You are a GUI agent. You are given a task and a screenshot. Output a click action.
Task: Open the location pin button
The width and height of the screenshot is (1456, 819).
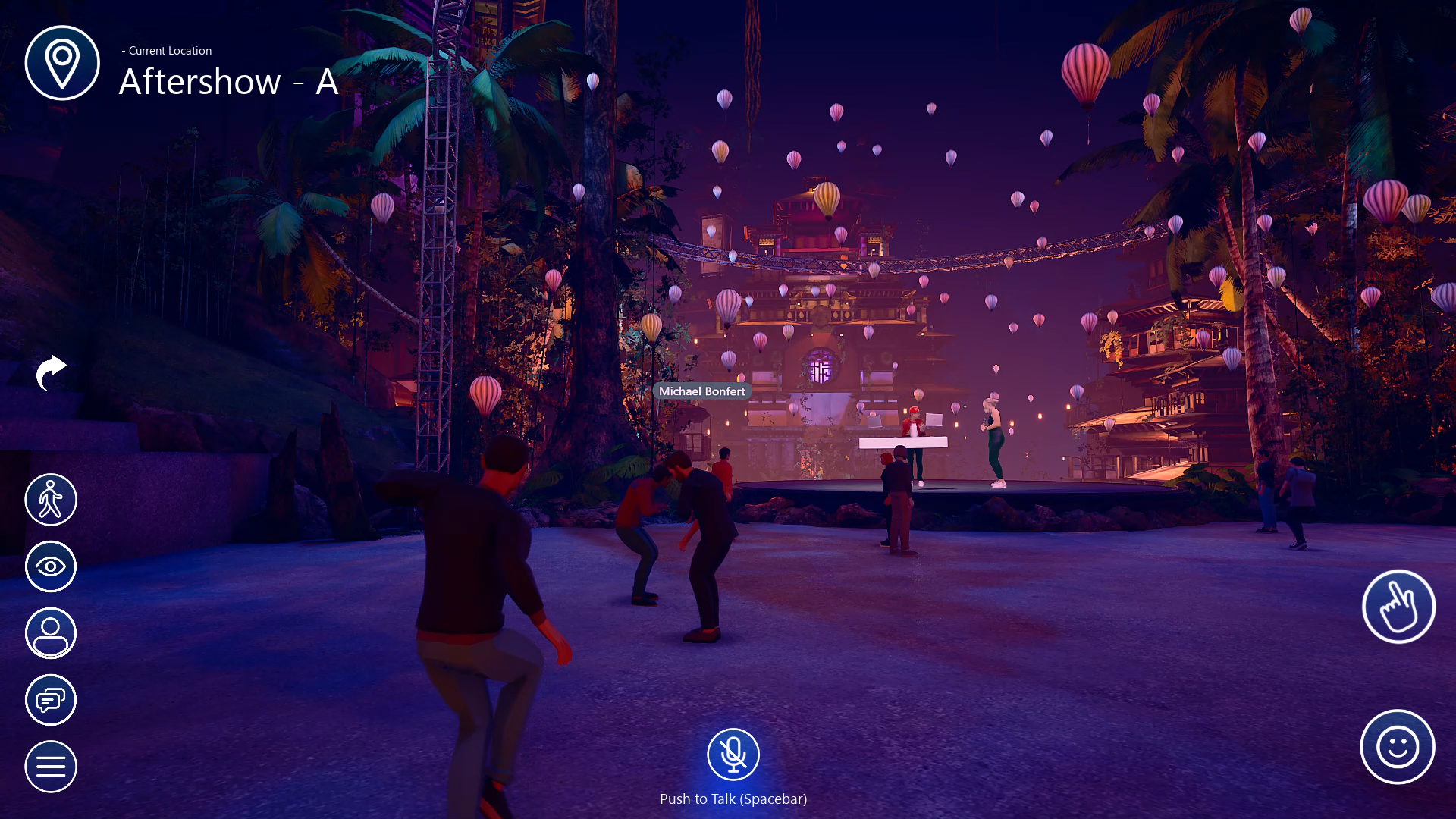[x=62, y=63]
